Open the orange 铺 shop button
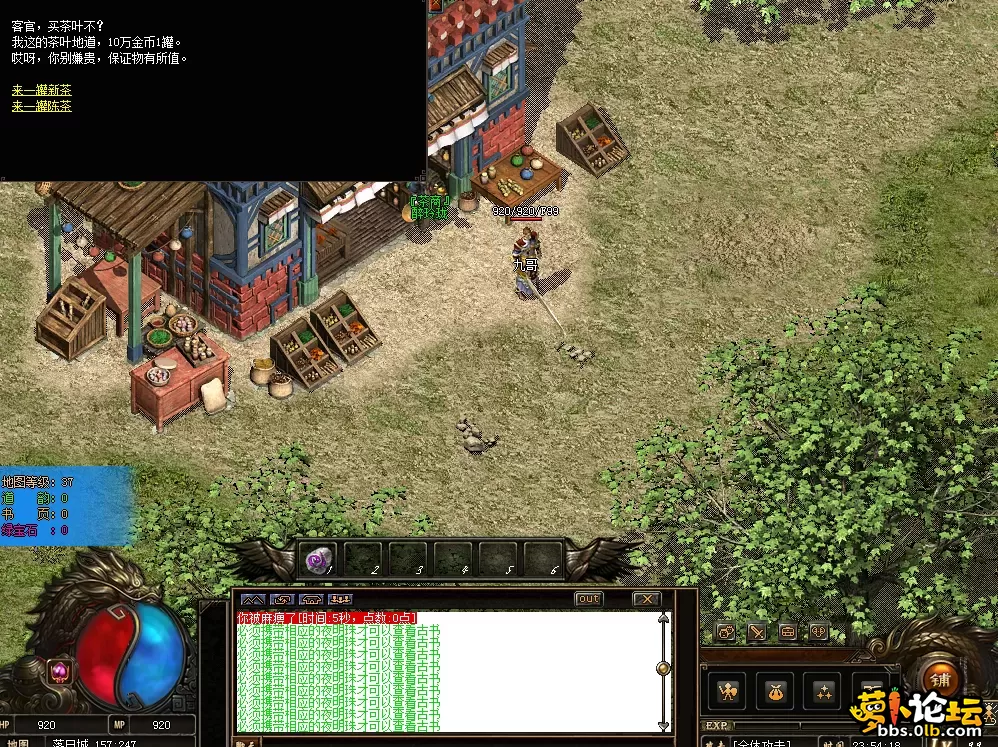This screenshot has height=747, width=998. pyautogui.click(x=939, y=678)
